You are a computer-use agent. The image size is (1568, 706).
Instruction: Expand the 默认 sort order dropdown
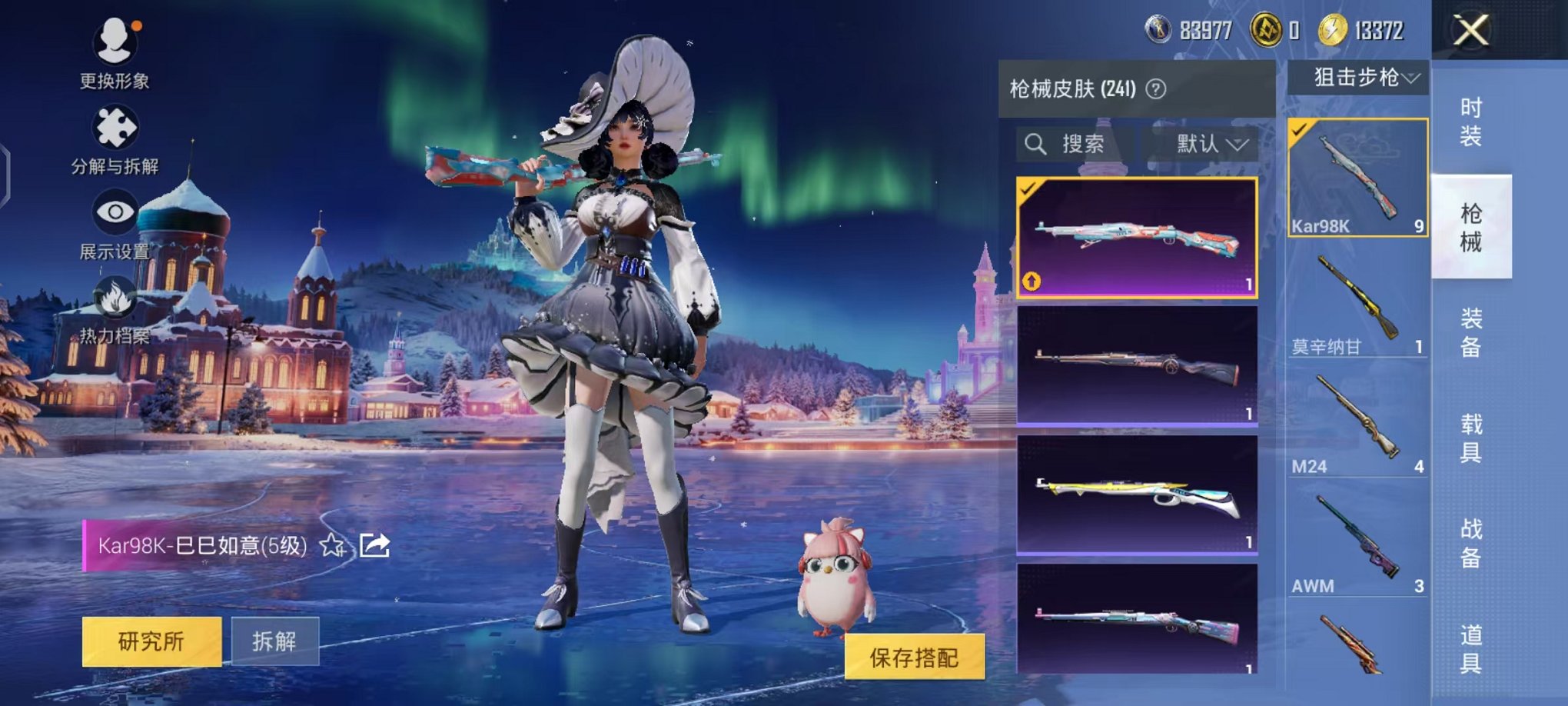click(x=1208, y=145)
